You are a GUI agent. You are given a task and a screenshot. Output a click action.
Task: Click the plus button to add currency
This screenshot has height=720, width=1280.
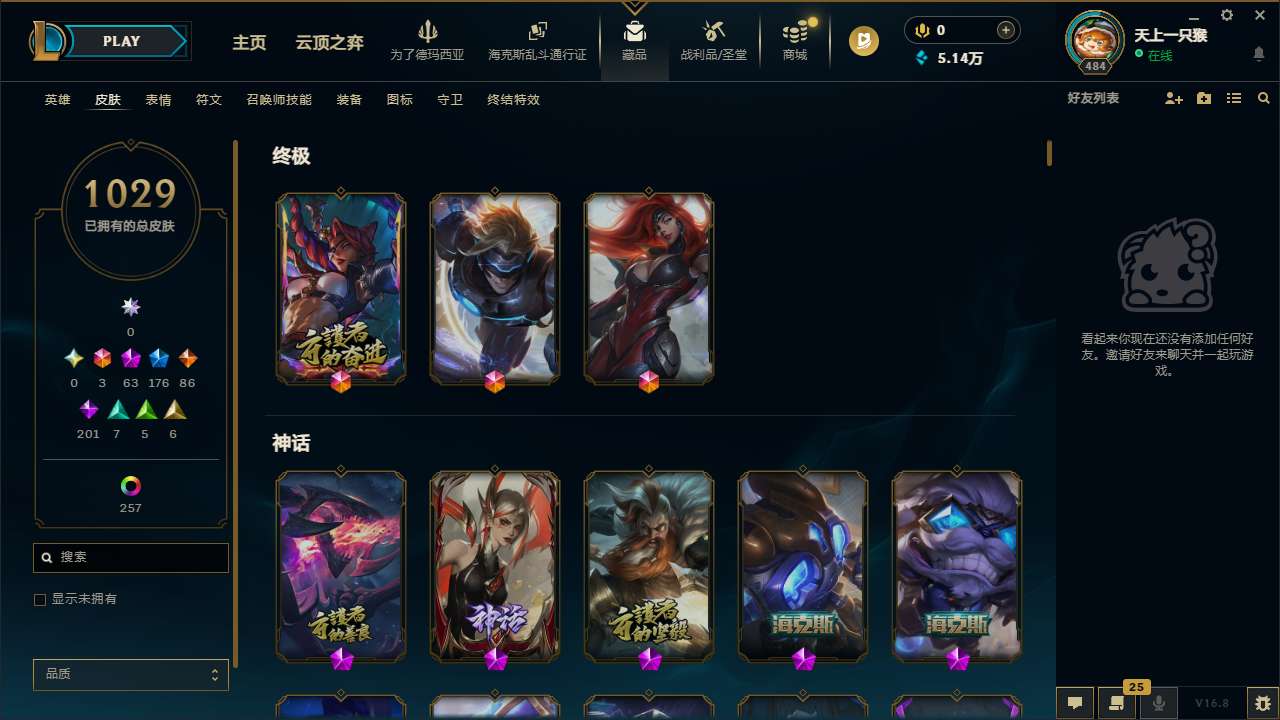(x=1007, y=30)
